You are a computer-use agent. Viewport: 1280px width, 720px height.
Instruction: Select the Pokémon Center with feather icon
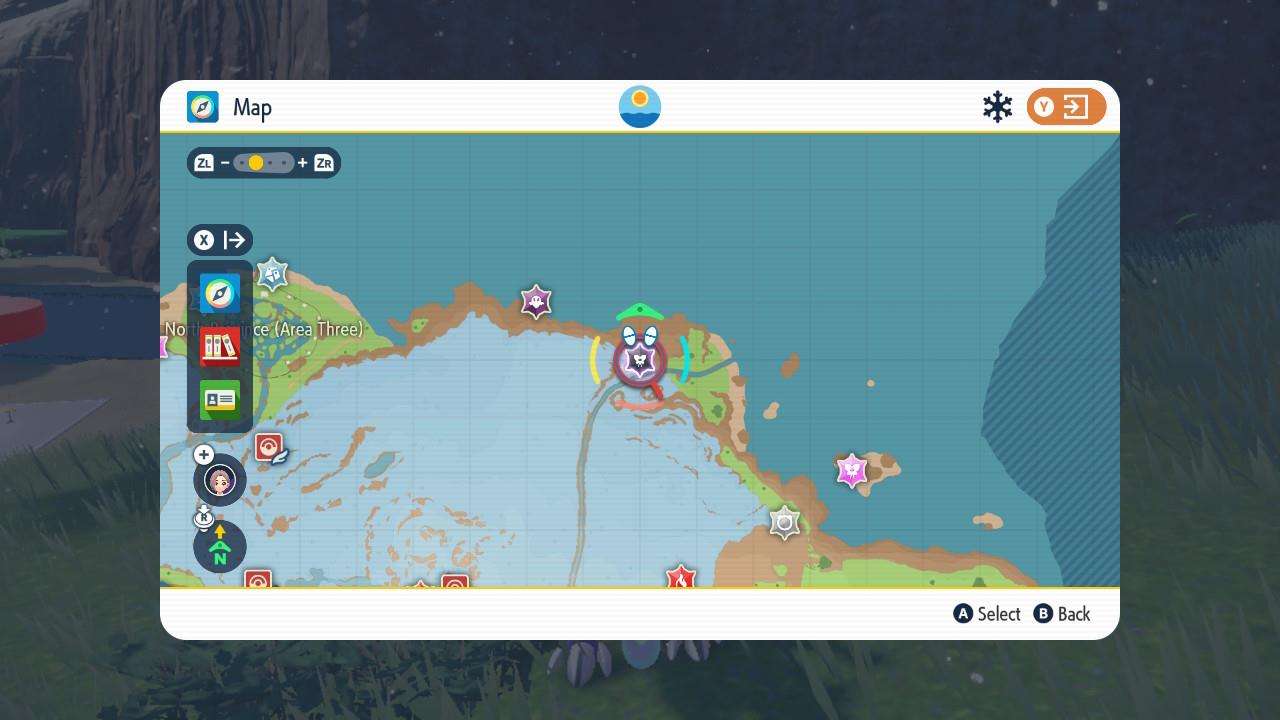pos(270,447)
